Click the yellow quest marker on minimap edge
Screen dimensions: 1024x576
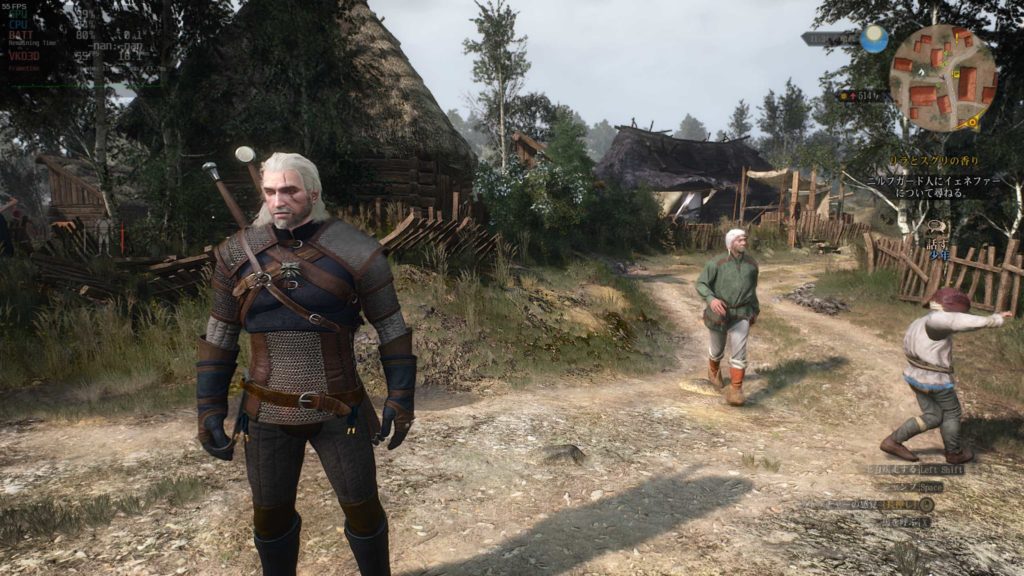971,124
